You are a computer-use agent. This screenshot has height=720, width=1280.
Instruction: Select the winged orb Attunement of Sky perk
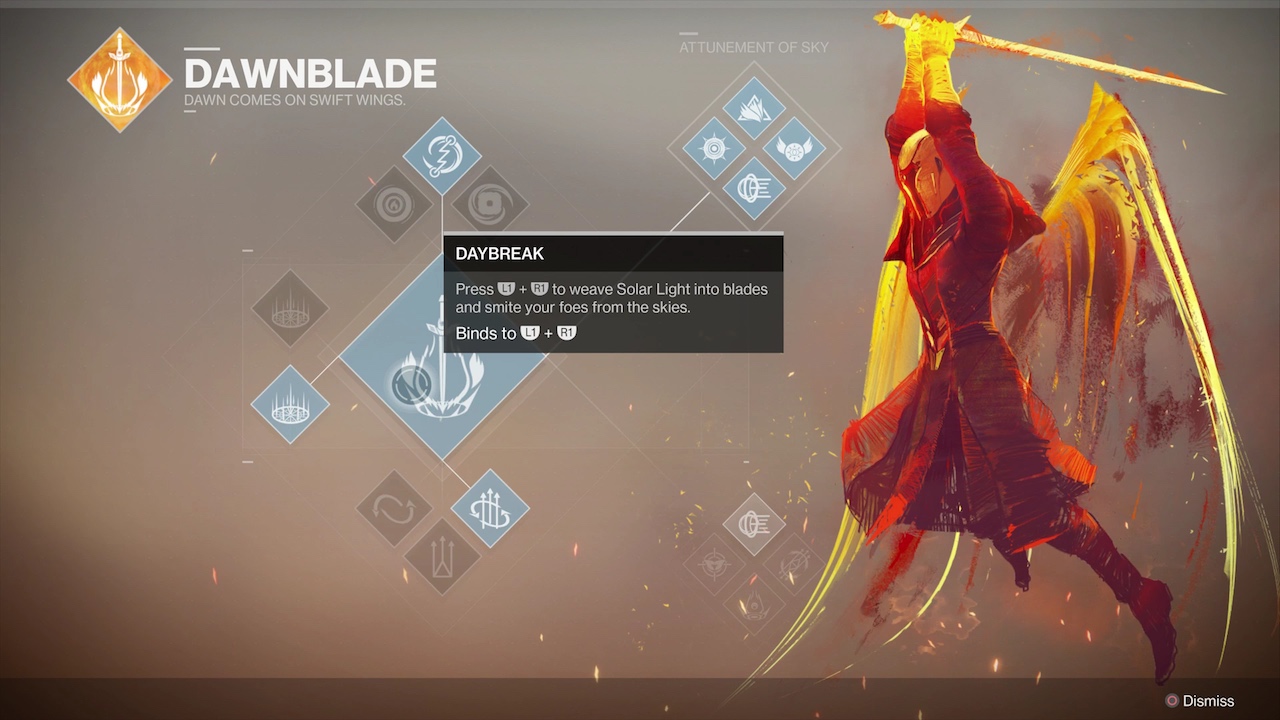click(794, 149)
